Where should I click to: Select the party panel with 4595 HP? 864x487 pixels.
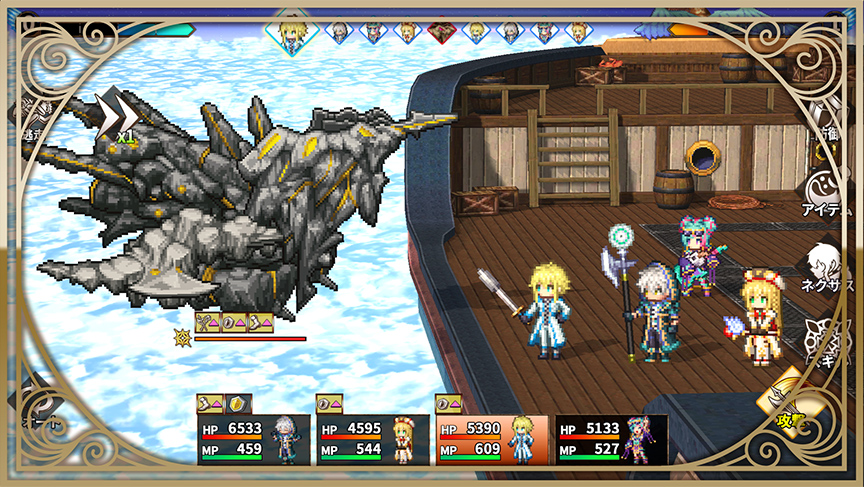[x=374, y=440]
